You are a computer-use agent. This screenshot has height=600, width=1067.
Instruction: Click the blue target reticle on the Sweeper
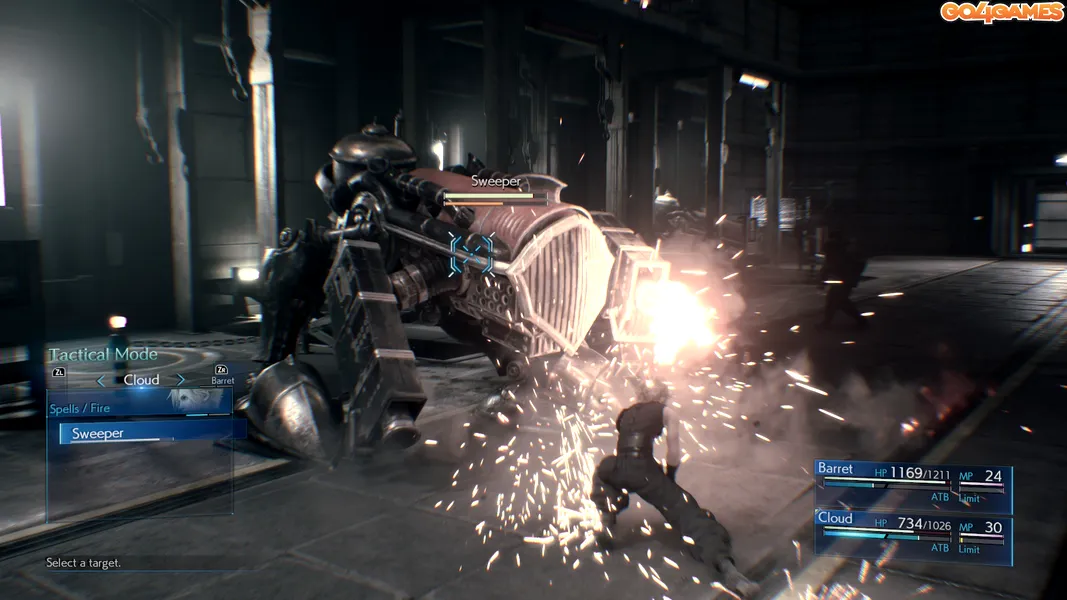[x=471, y=253]
